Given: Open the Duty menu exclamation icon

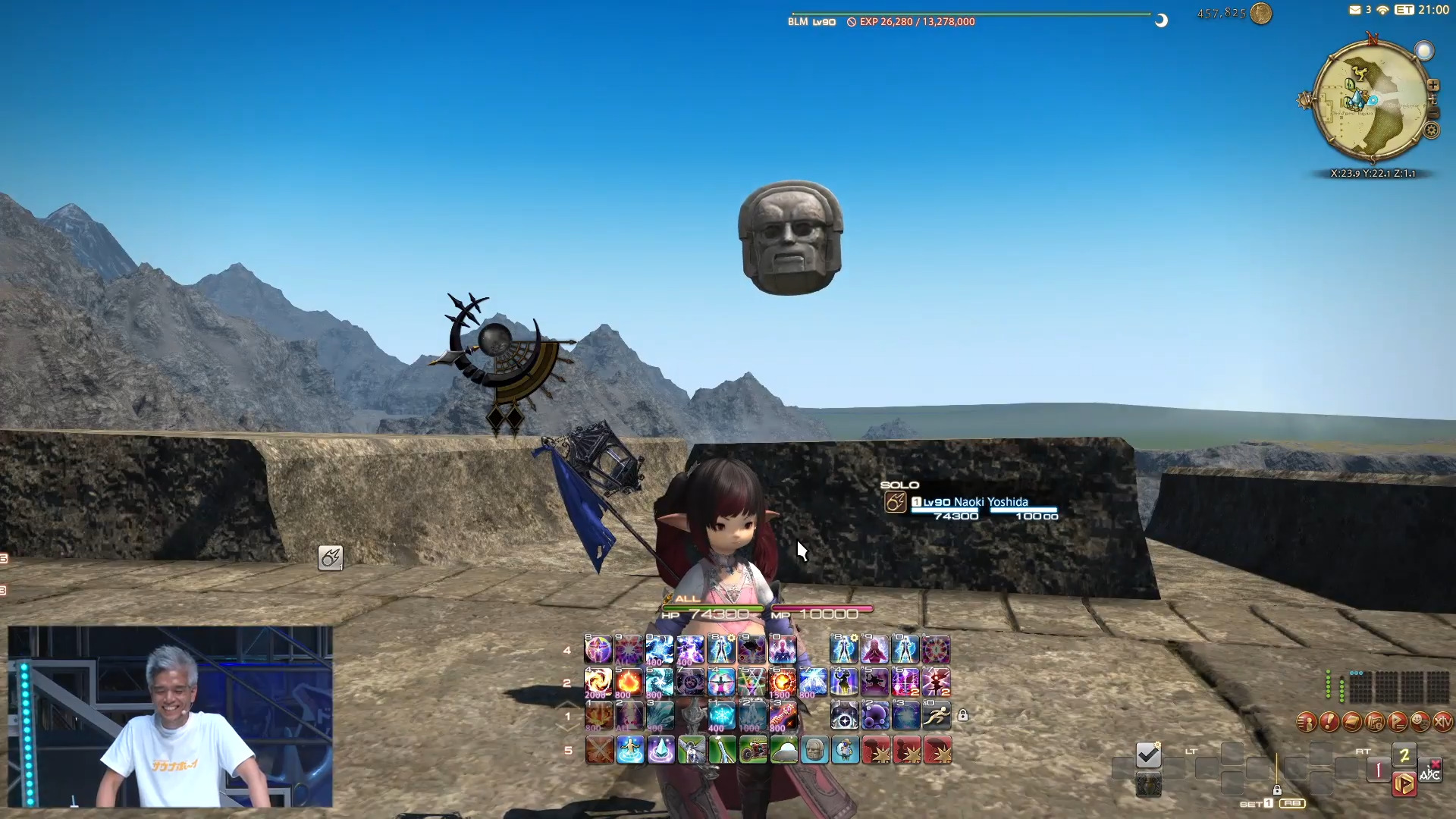Looking at the screenshot, I should [1329, 722].
